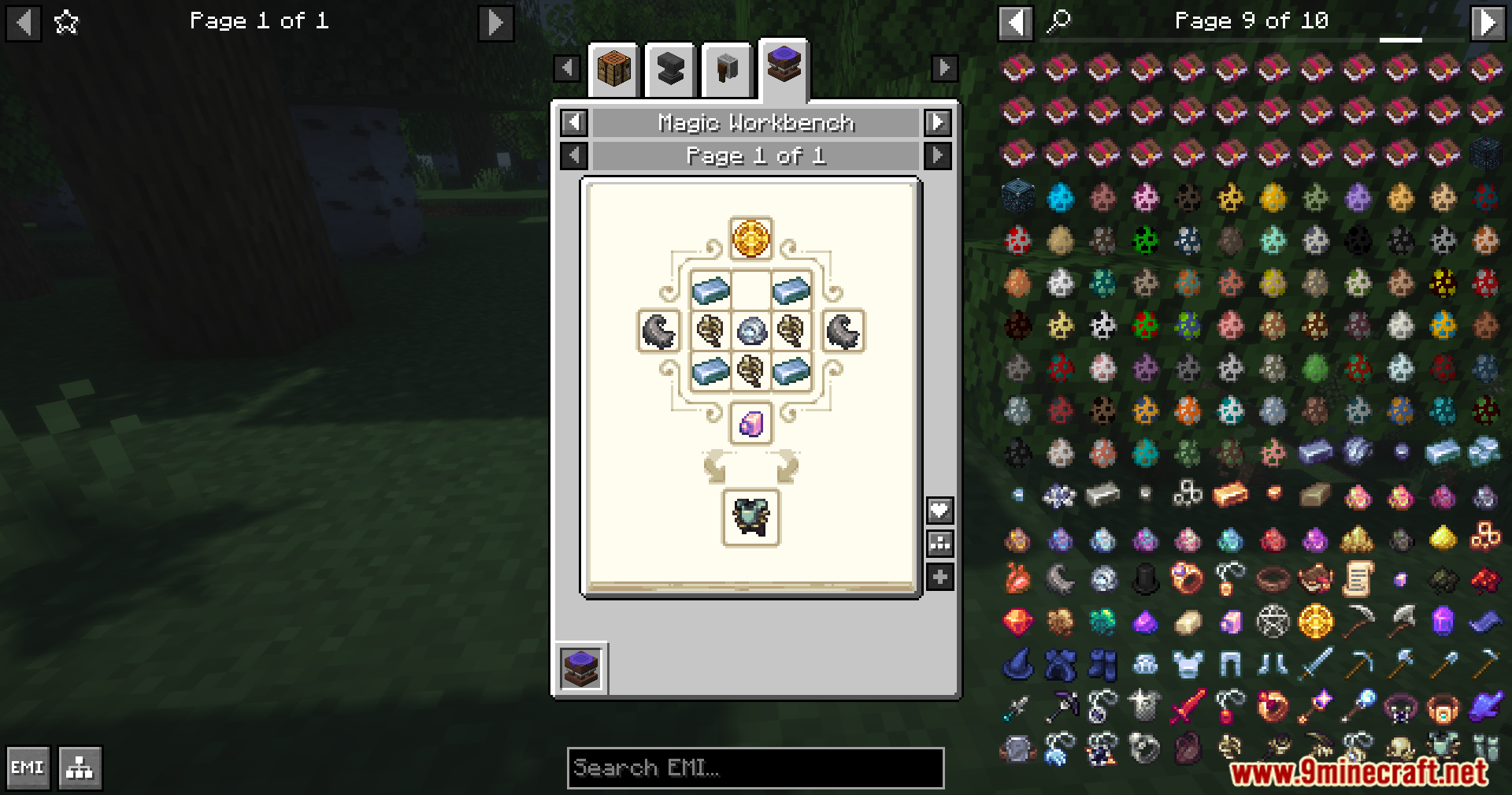Click the Page 9 of 10 label
Screen dimensions: 1512x795
(1251, 20)
